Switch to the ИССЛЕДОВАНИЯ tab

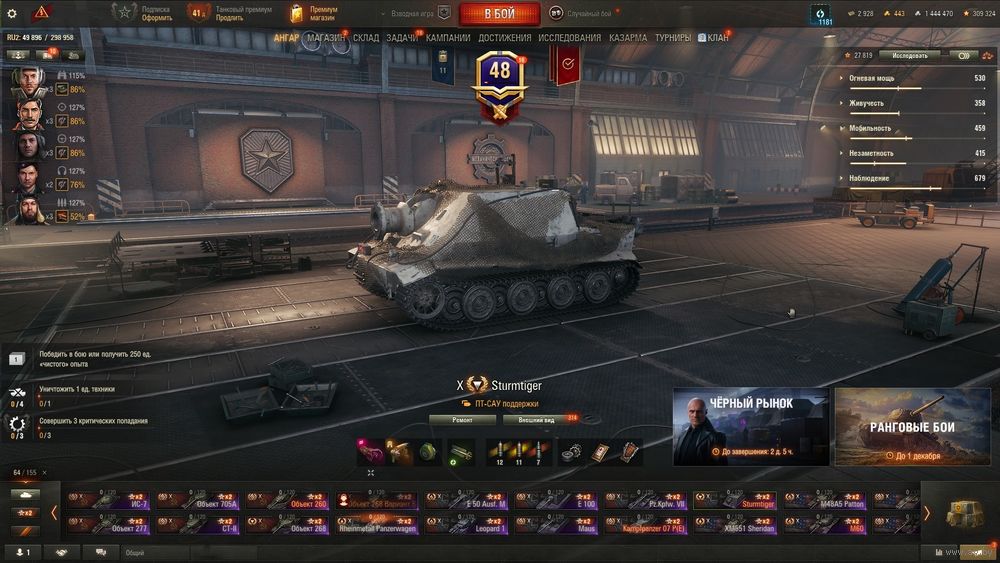click(x=570, y=38)
